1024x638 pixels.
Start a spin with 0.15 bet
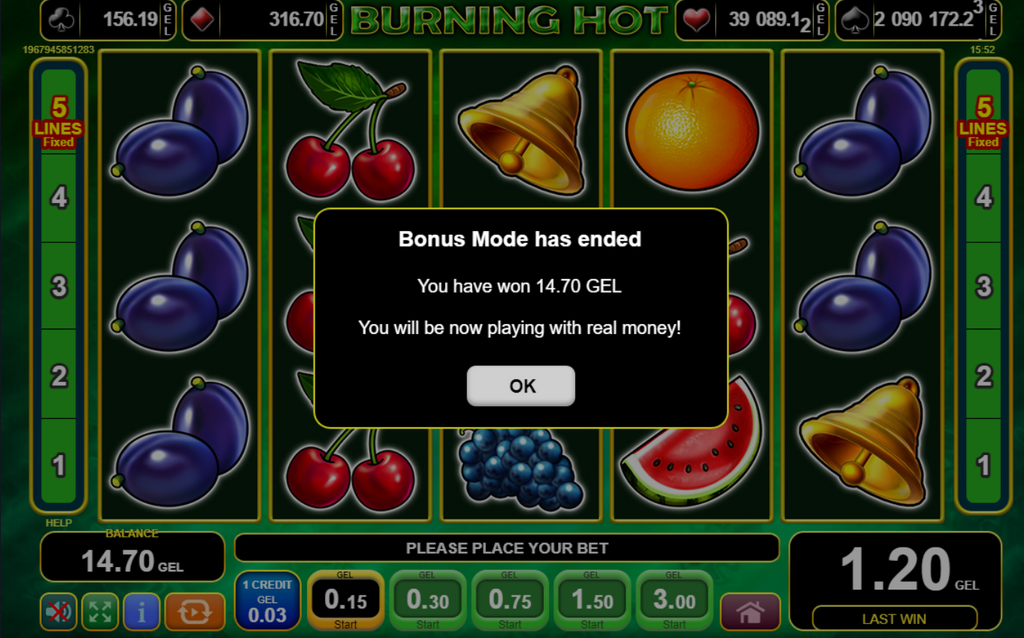click(345, 600)
